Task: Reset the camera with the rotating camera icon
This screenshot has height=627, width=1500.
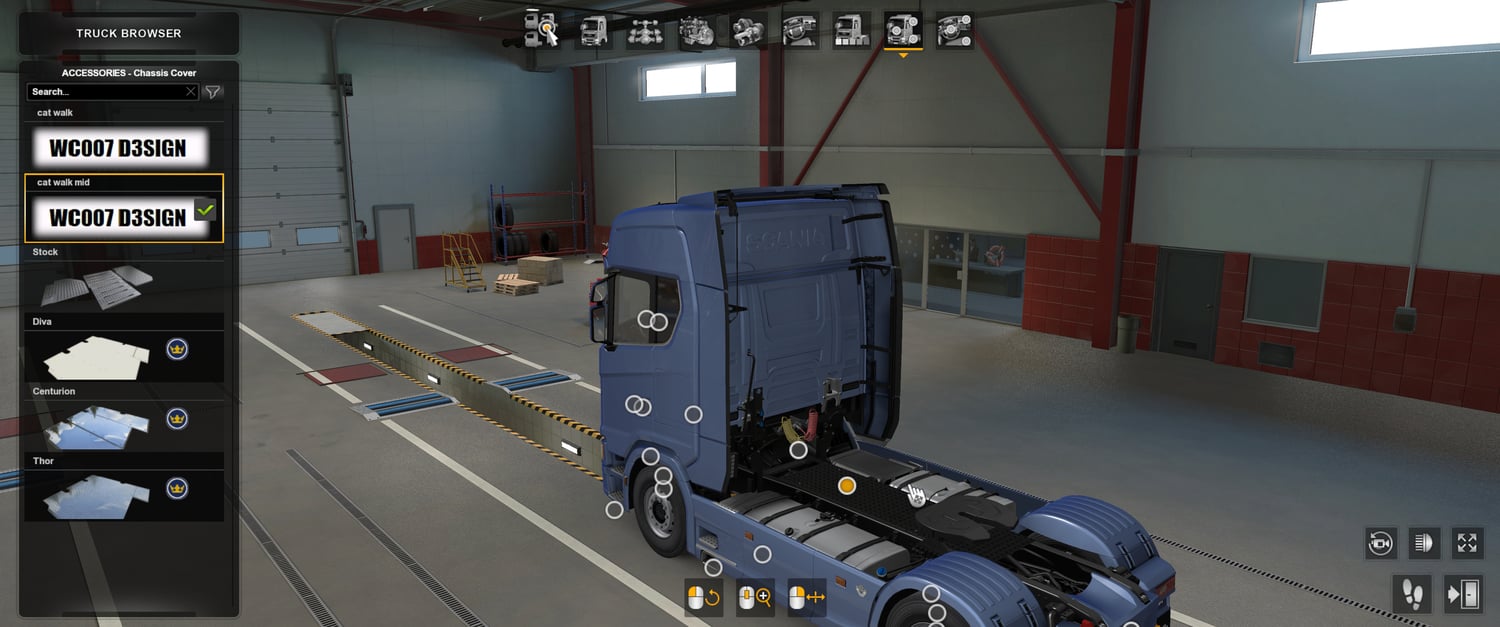Action: (1381, 543)
